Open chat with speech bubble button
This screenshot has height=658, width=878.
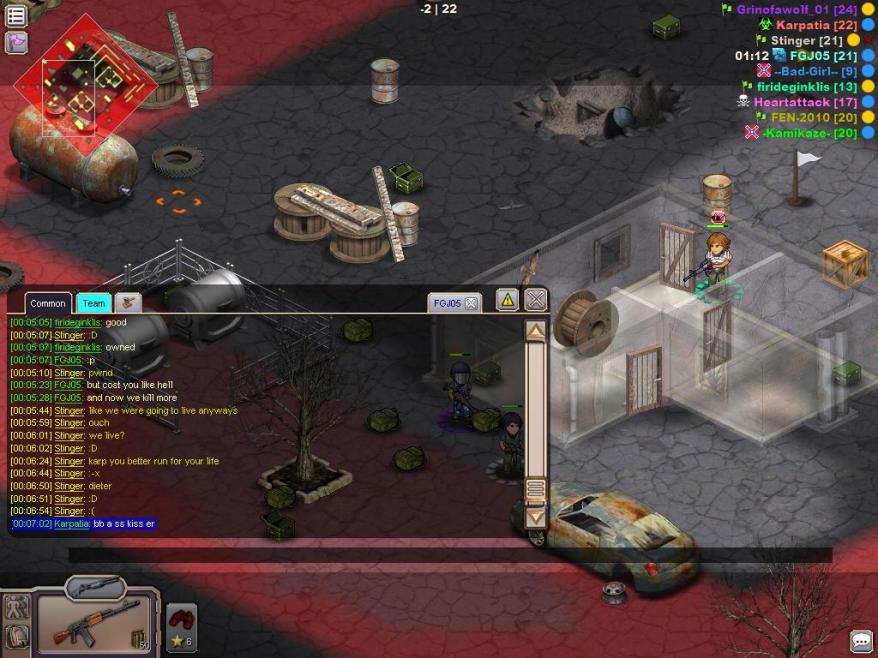(x=860, y=641)
